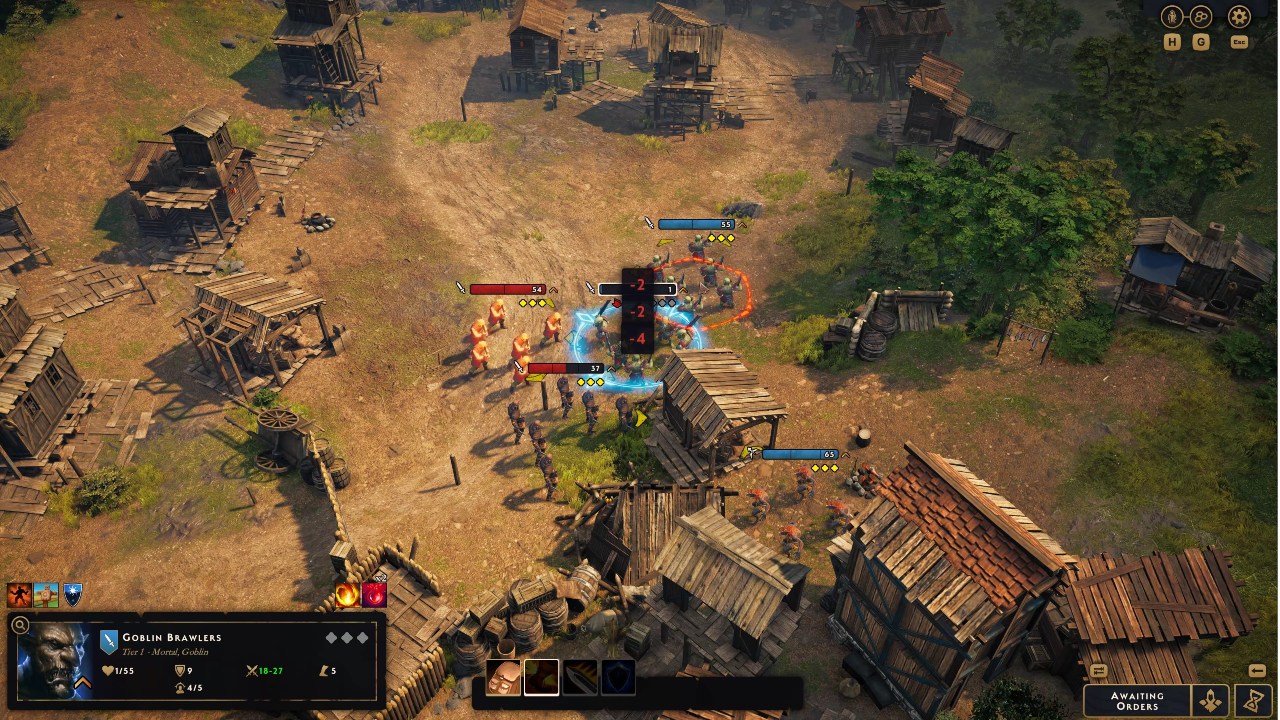Activate the blue shield defend ability
Image resolution: width=1280 pixels, height=720 pixels.
(x=618, y=677)
